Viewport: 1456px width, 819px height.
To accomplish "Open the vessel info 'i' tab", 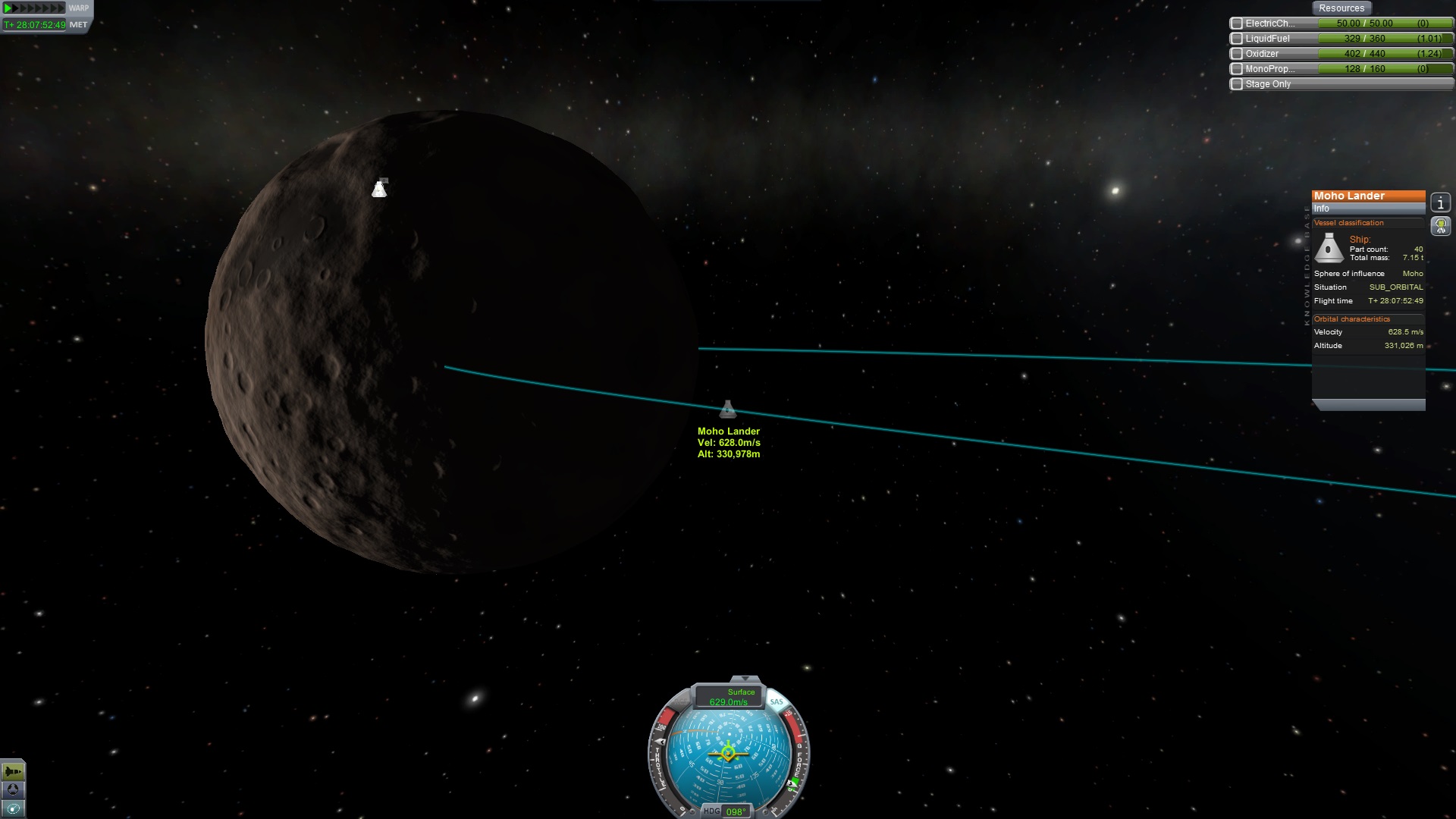I will click(1440, 202).
